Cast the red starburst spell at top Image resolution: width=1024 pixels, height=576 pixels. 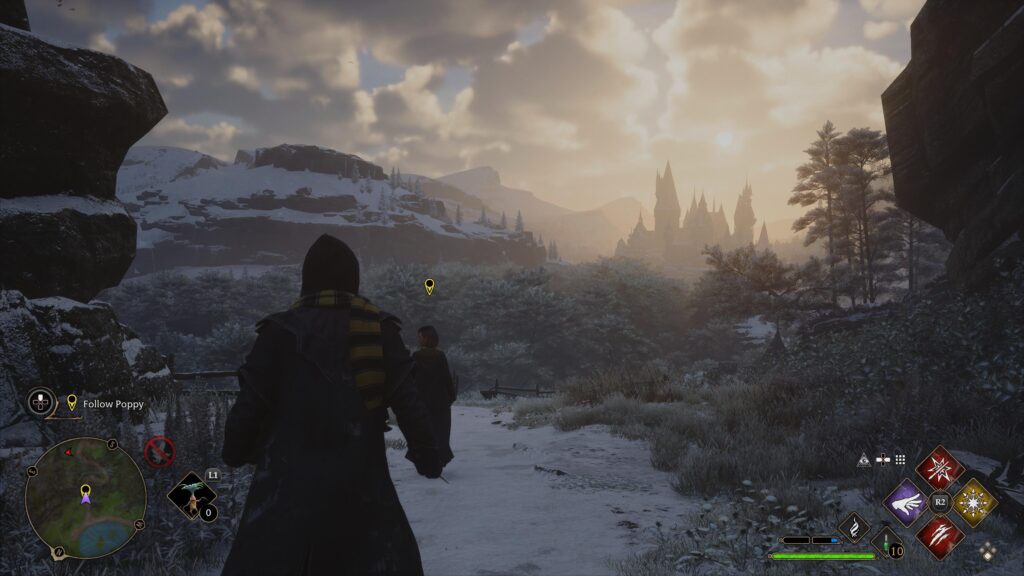940,468
